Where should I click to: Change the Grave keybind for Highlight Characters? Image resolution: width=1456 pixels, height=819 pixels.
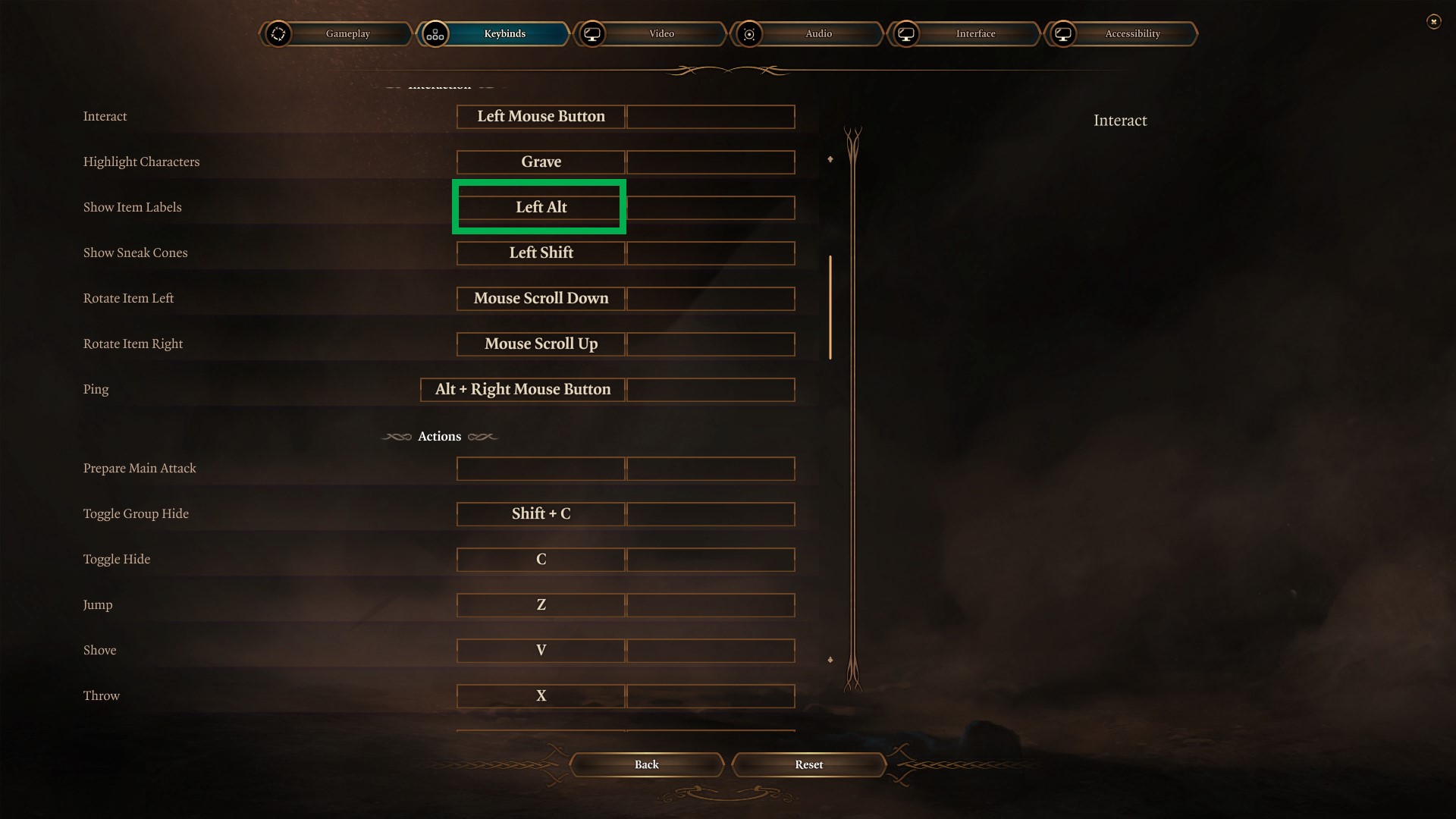[541, 162]
